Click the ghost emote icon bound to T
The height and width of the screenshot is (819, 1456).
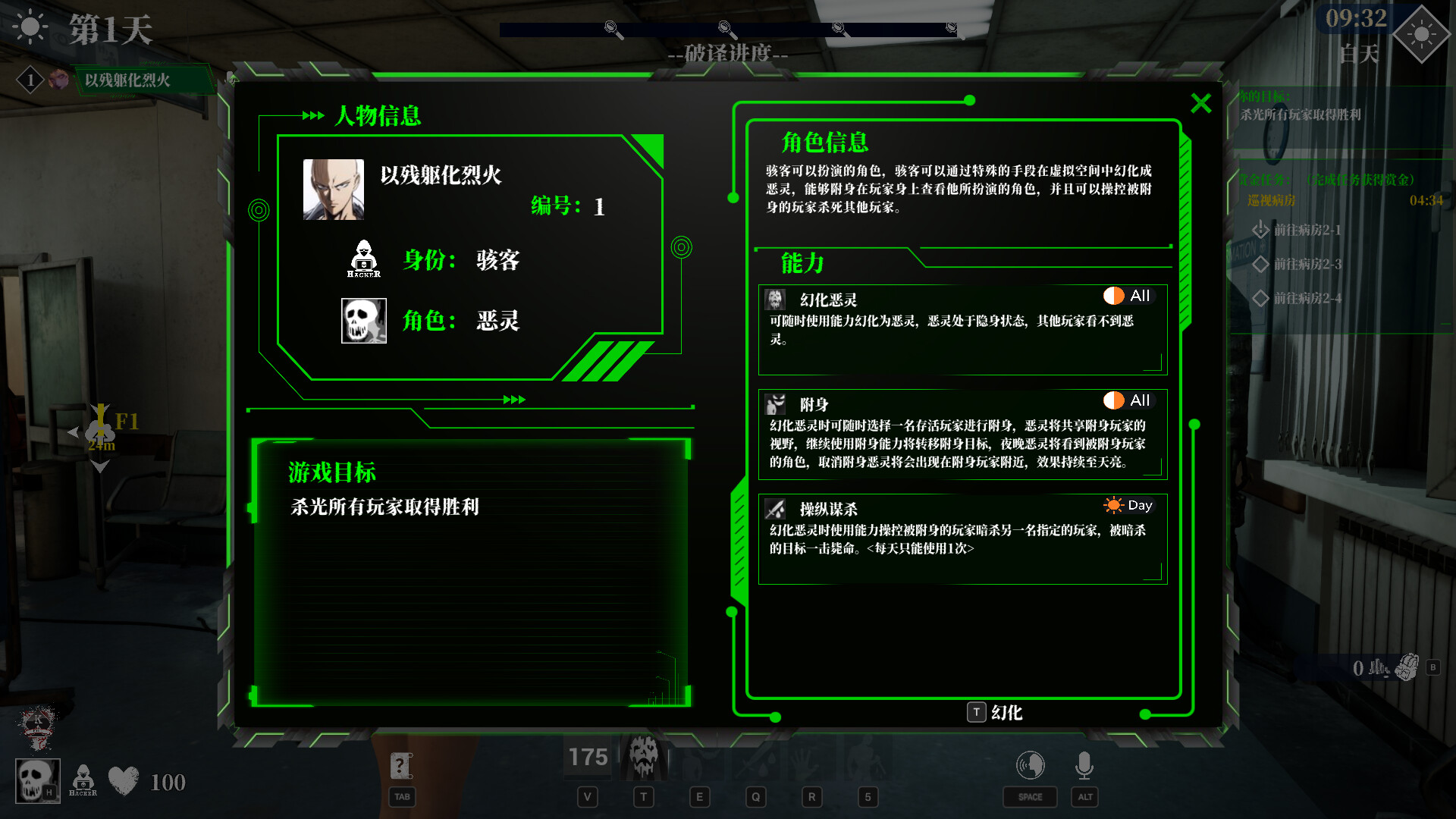click(645, 758)
